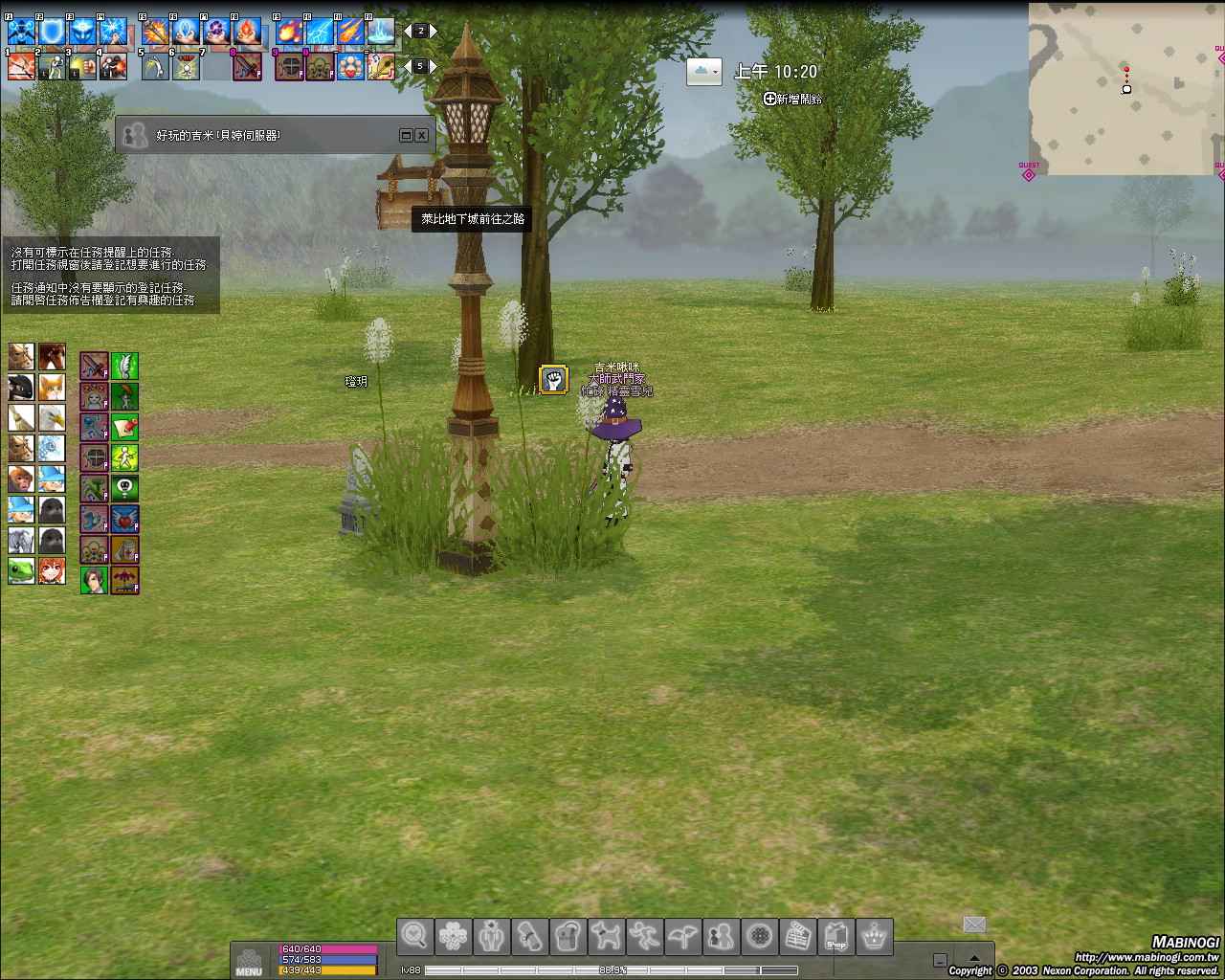Viewport: 1225px width, 980px height.
Task: Open the unread mail envelope icon
Action: pyautogui.click(x=974, y=924)
